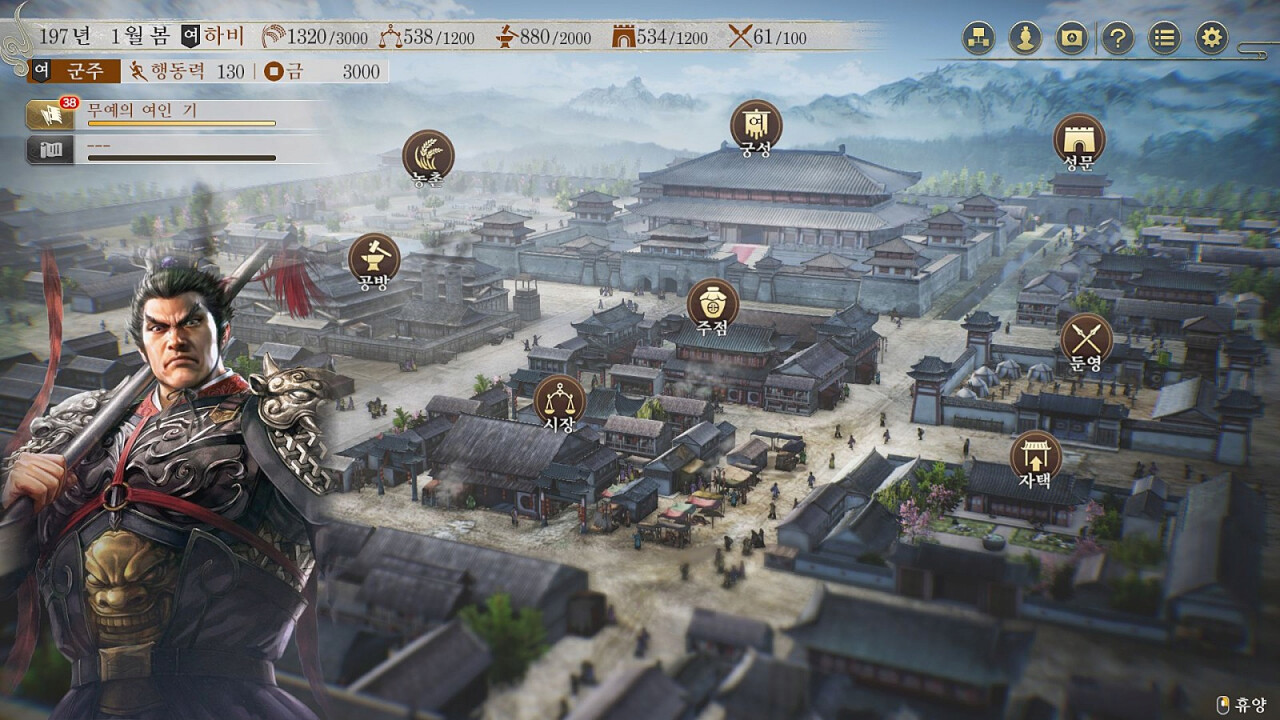Enter the Palace (궁성) facility
The width and height of the screenshot is (1280, 720).
pos(756,125)
